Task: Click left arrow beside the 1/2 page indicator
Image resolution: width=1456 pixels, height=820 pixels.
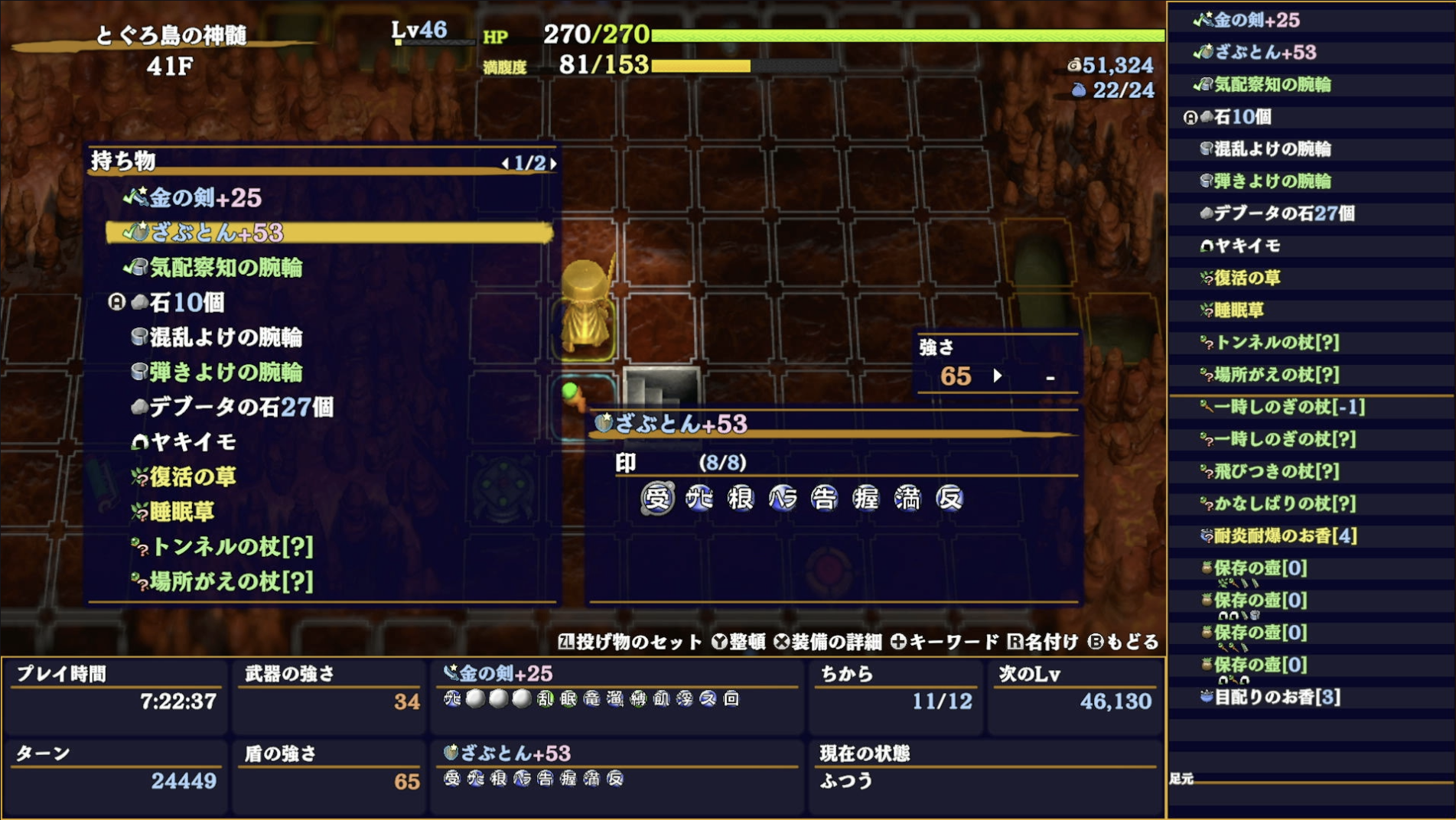Action: click(505, 162)
